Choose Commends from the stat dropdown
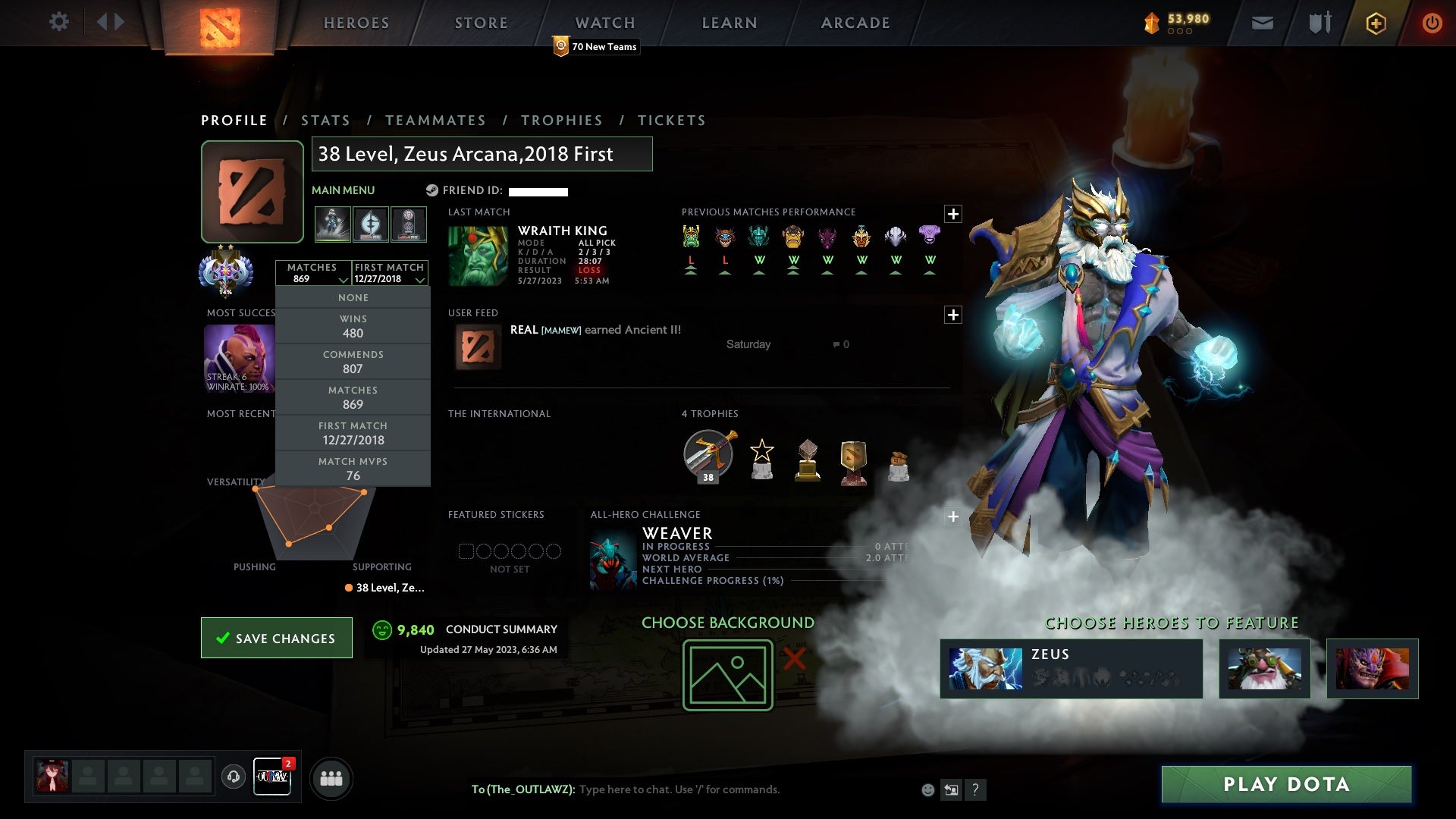 click(353, 362)
